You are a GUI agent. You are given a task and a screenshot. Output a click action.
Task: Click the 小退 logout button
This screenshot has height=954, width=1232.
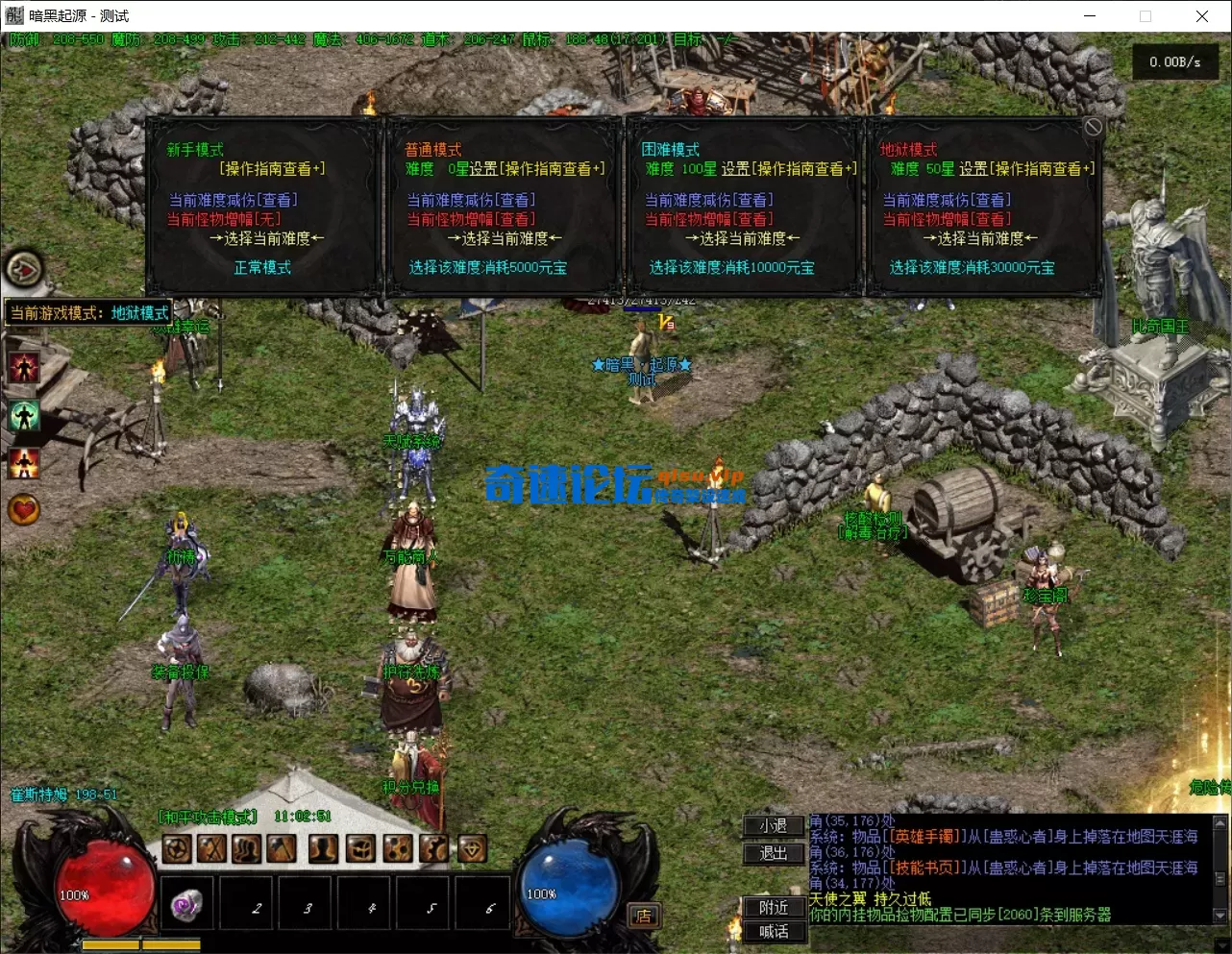[x=773, y=826]
